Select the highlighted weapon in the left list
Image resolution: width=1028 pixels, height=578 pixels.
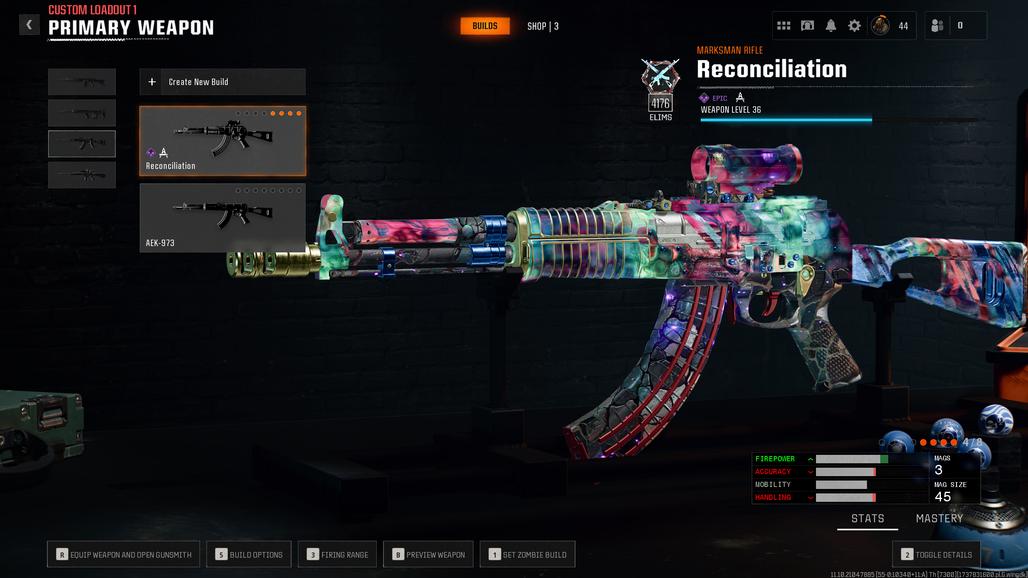[x=82, y=144]
